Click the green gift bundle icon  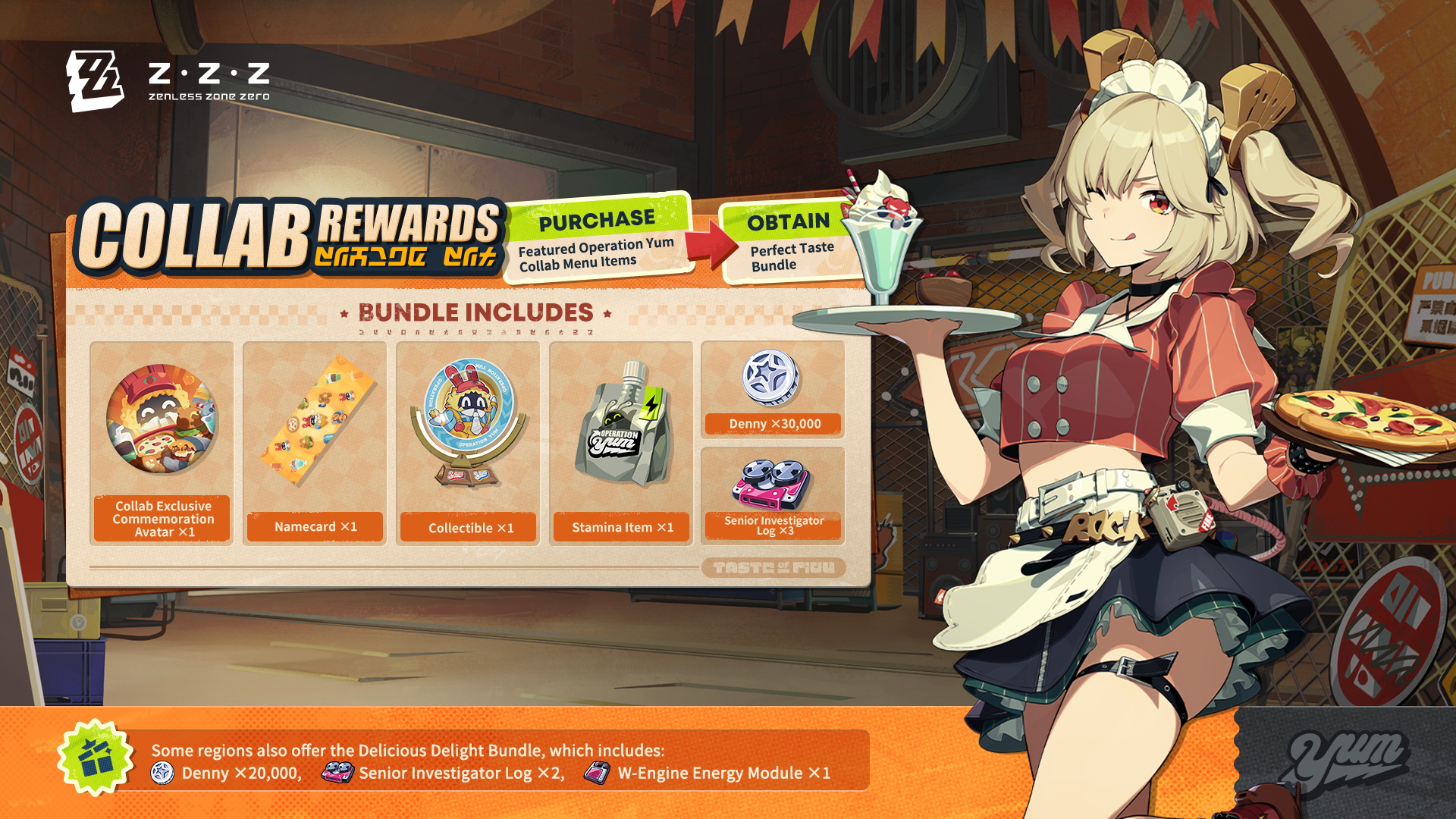point(96,757)
